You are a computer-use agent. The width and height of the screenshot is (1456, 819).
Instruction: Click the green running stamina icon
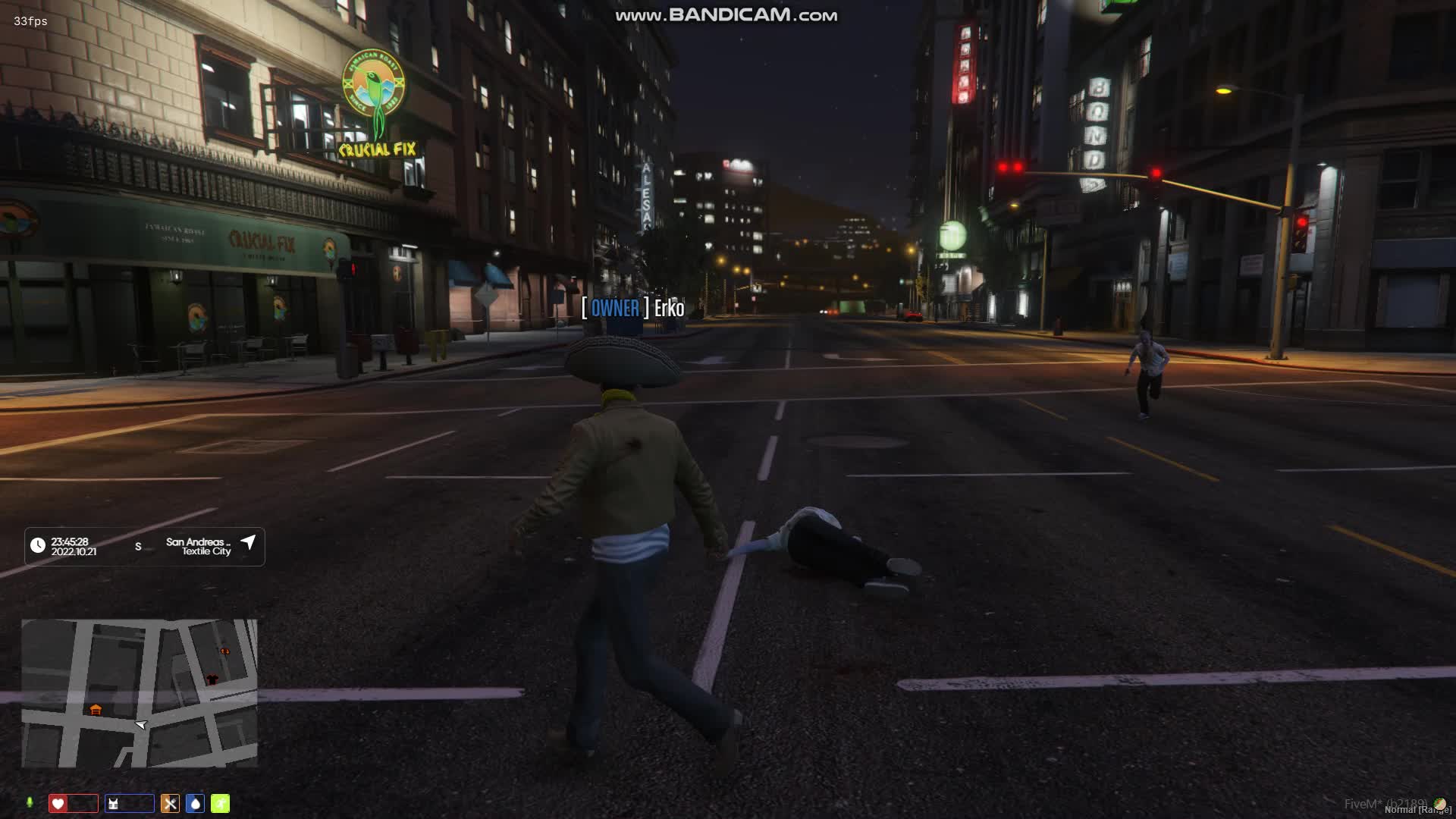220,804
